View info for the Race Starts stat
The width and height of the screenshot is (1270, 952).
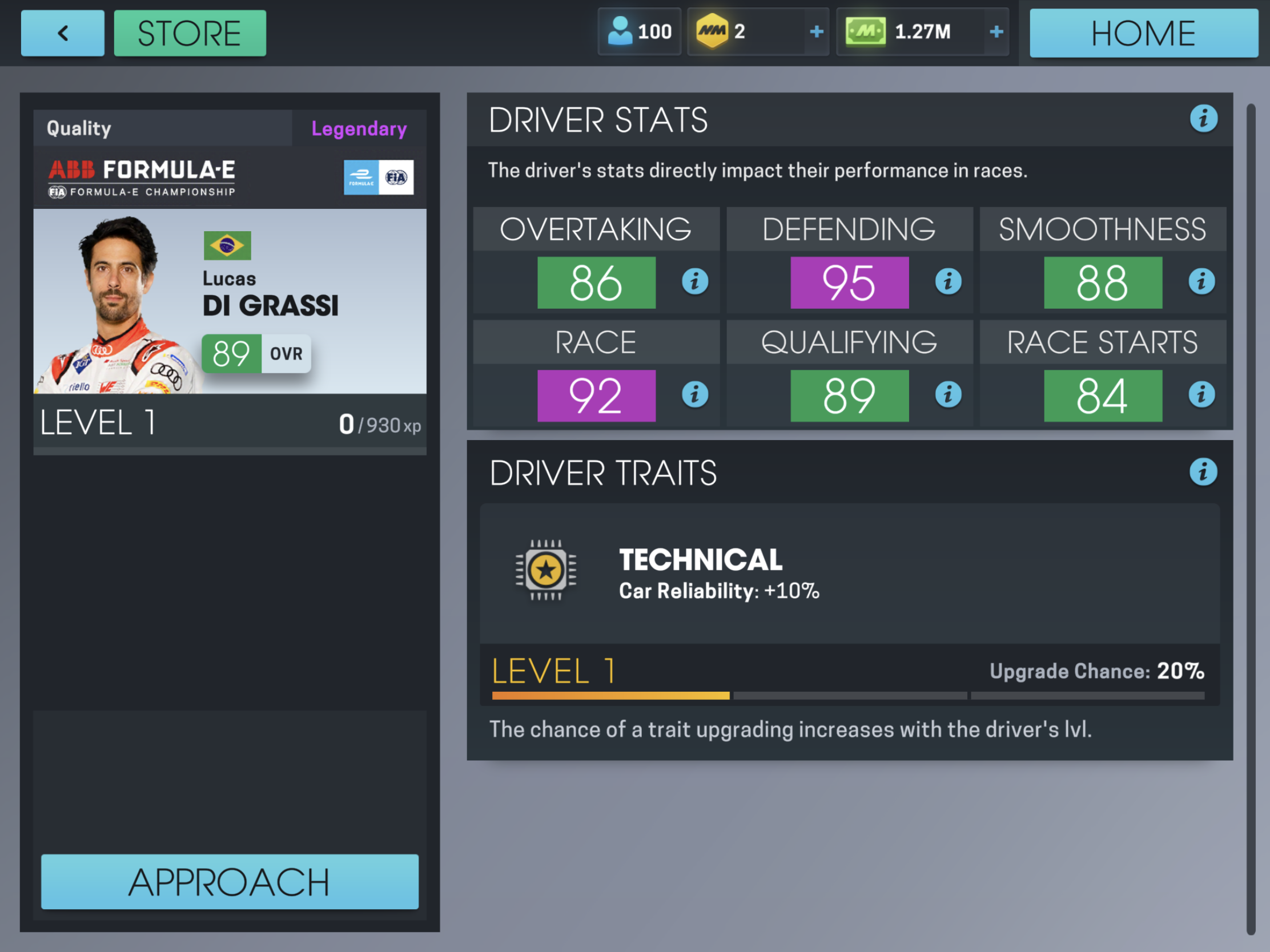click(x=1202, y=394)
